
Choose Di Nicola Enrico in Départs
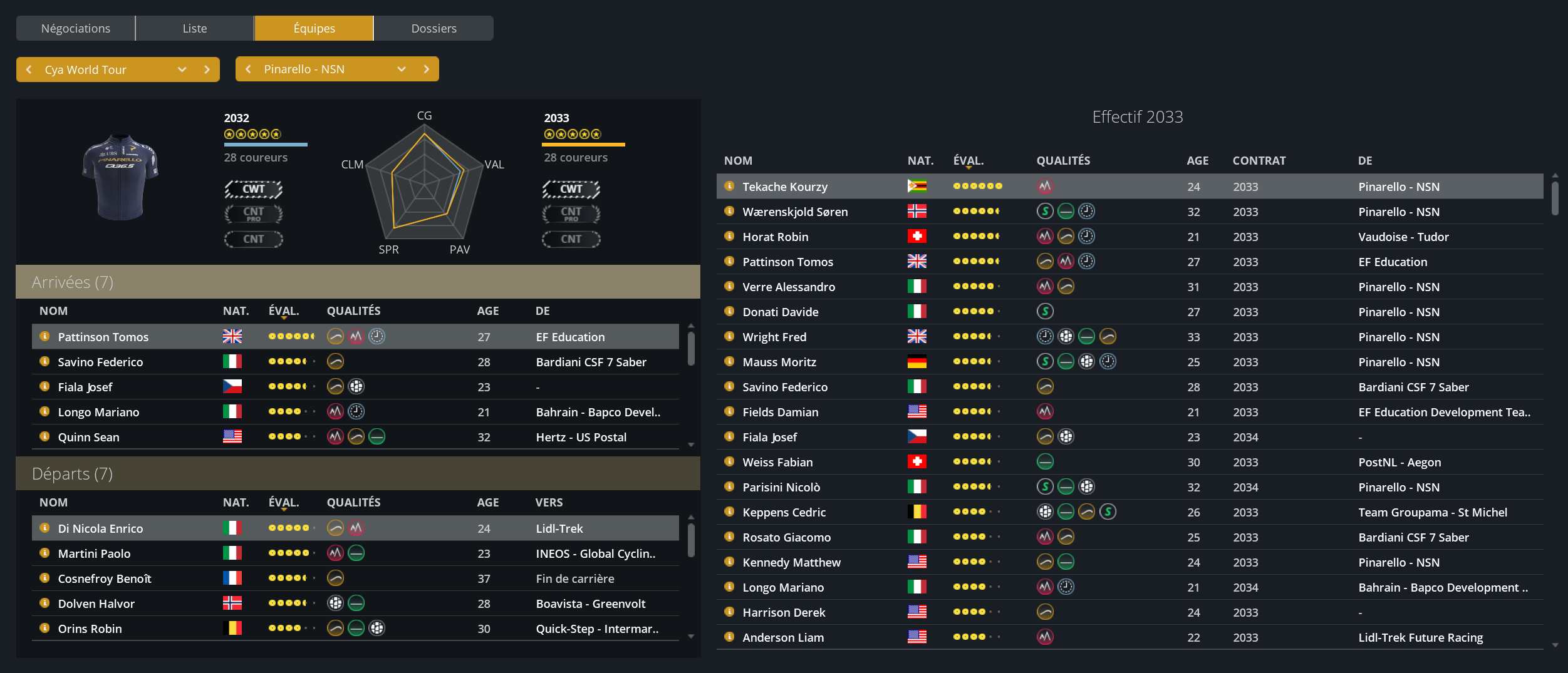100,528
